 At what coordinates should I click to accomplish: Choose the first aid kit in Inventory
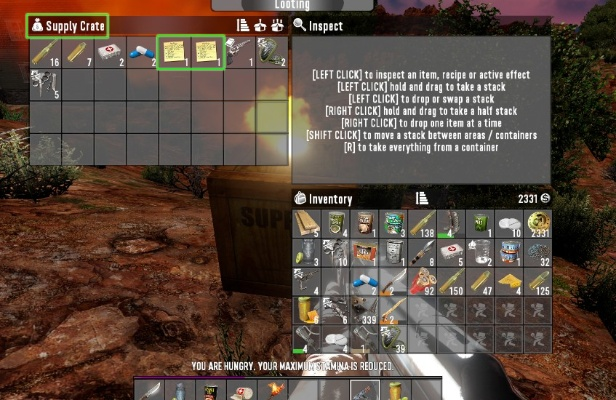(450, 251)
